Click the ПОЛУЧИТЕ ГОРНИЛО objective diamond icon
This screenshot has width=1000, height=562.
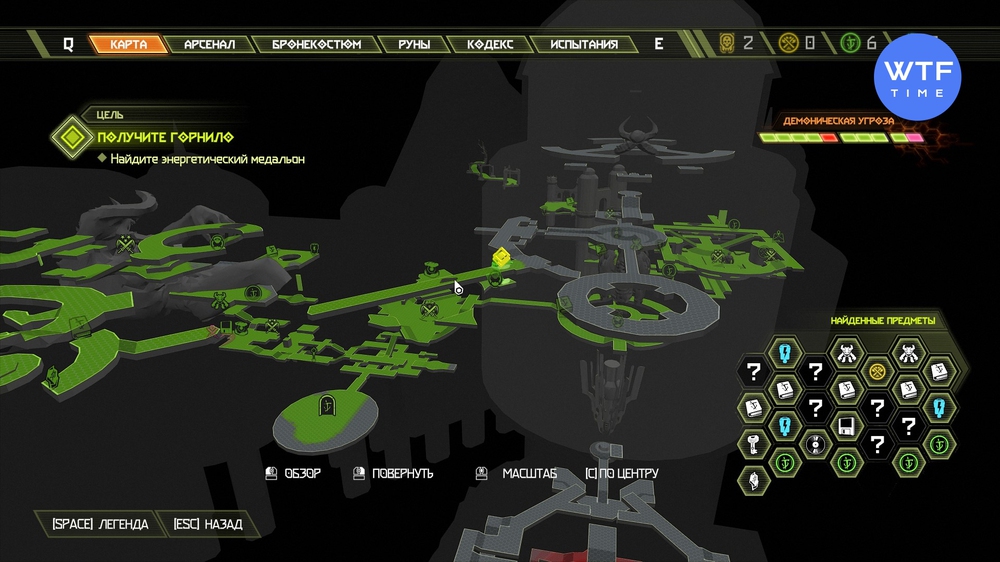pyautogui.click(x=71, y=136)
